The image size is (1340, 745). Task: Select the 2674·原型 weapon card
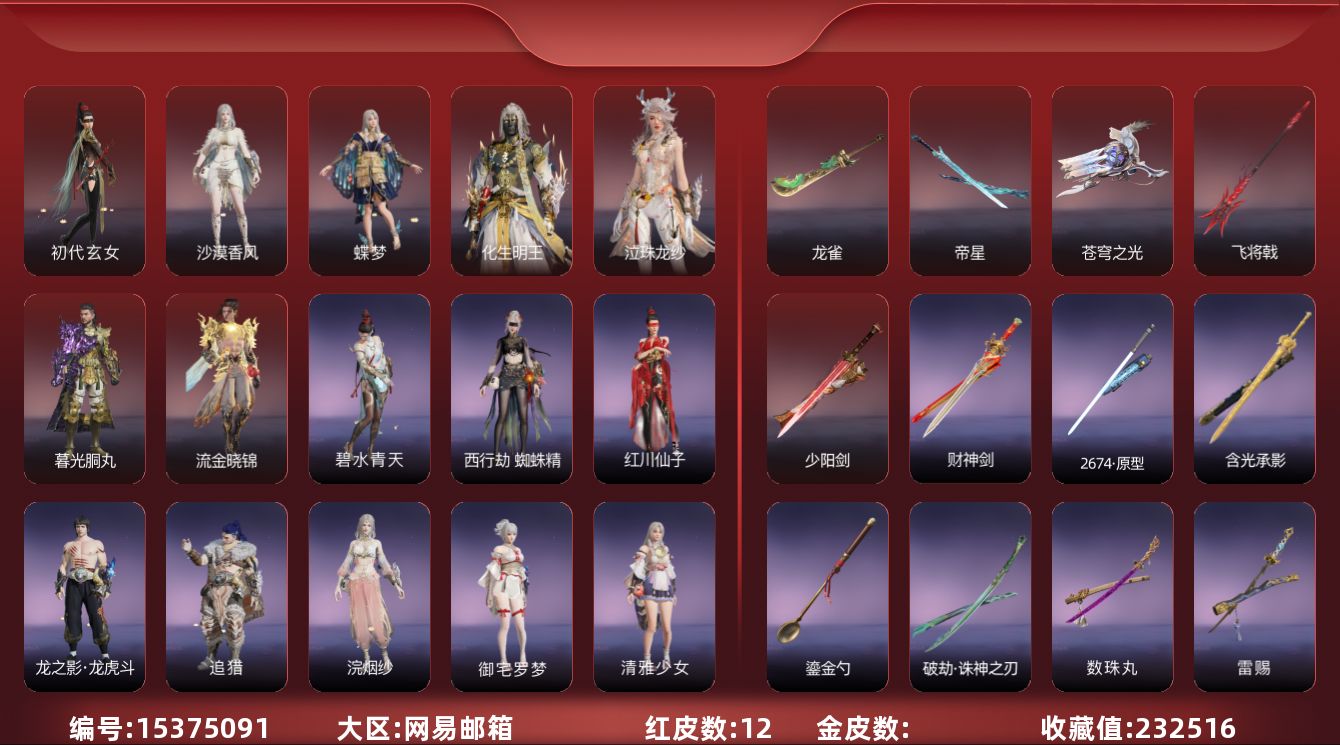(x=1112, y=388)
